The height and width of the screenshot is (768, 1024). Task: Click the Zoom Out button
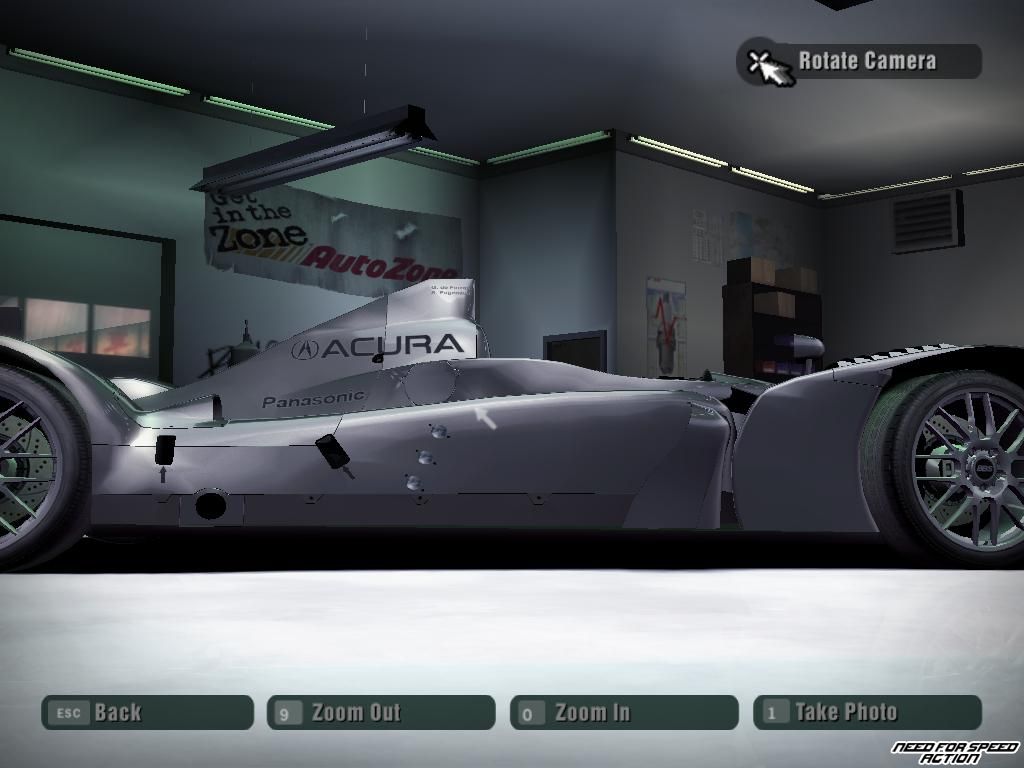coord(381,713)
